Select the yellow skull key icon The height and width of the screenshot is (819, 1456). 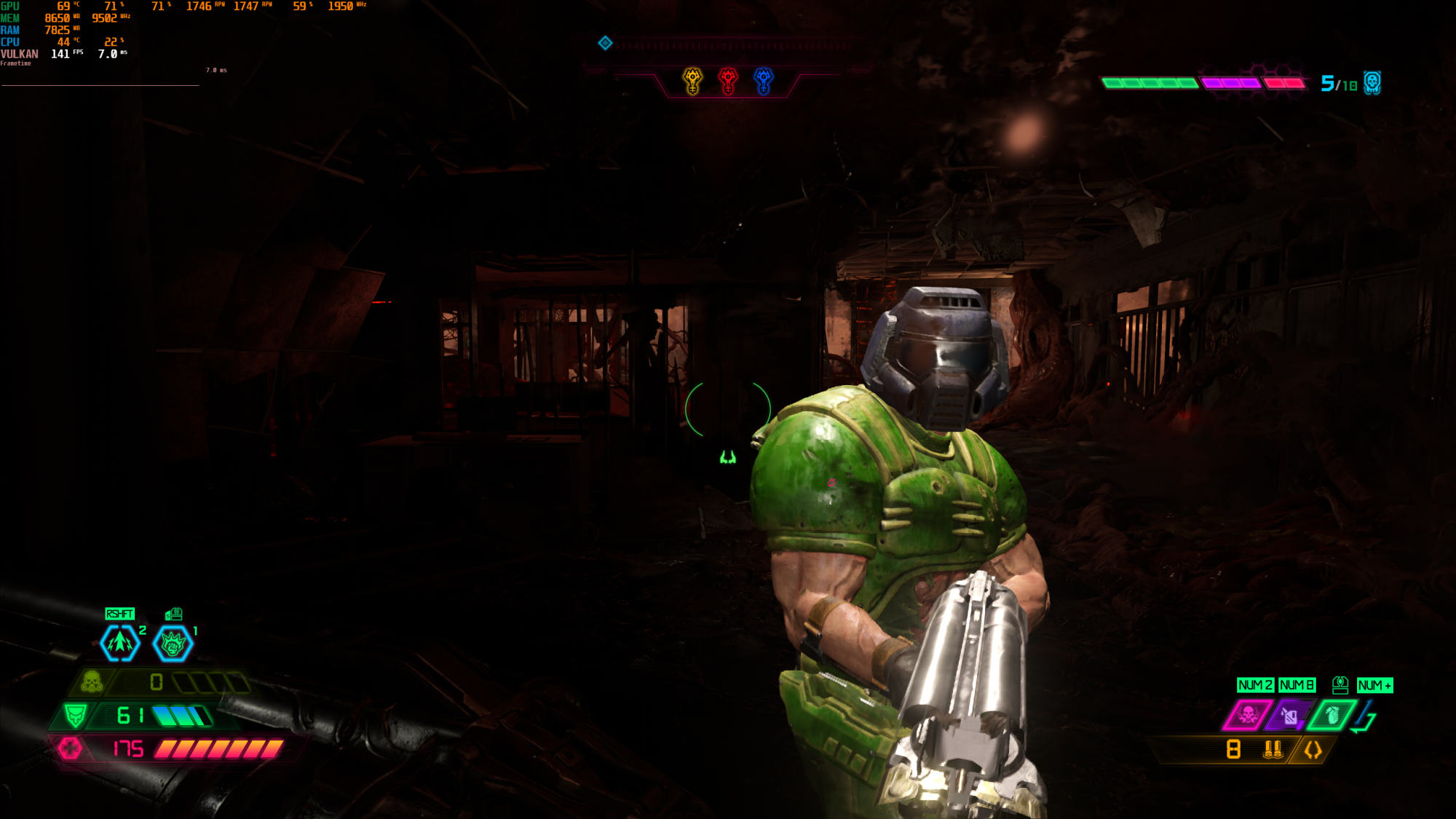692,81
